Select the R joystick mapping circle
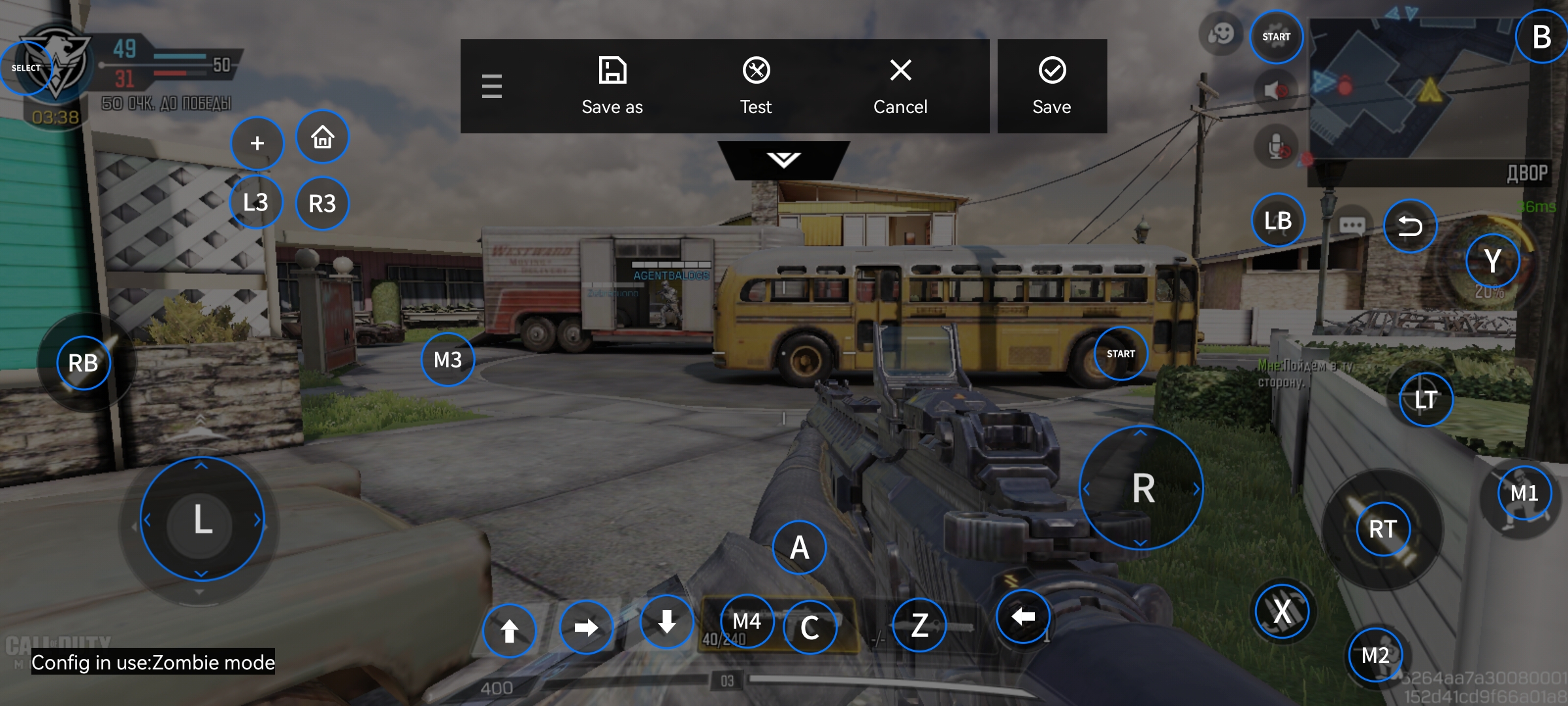Screen dimensions: 1568x706 pyautogui.click(x=1141, y=488)
